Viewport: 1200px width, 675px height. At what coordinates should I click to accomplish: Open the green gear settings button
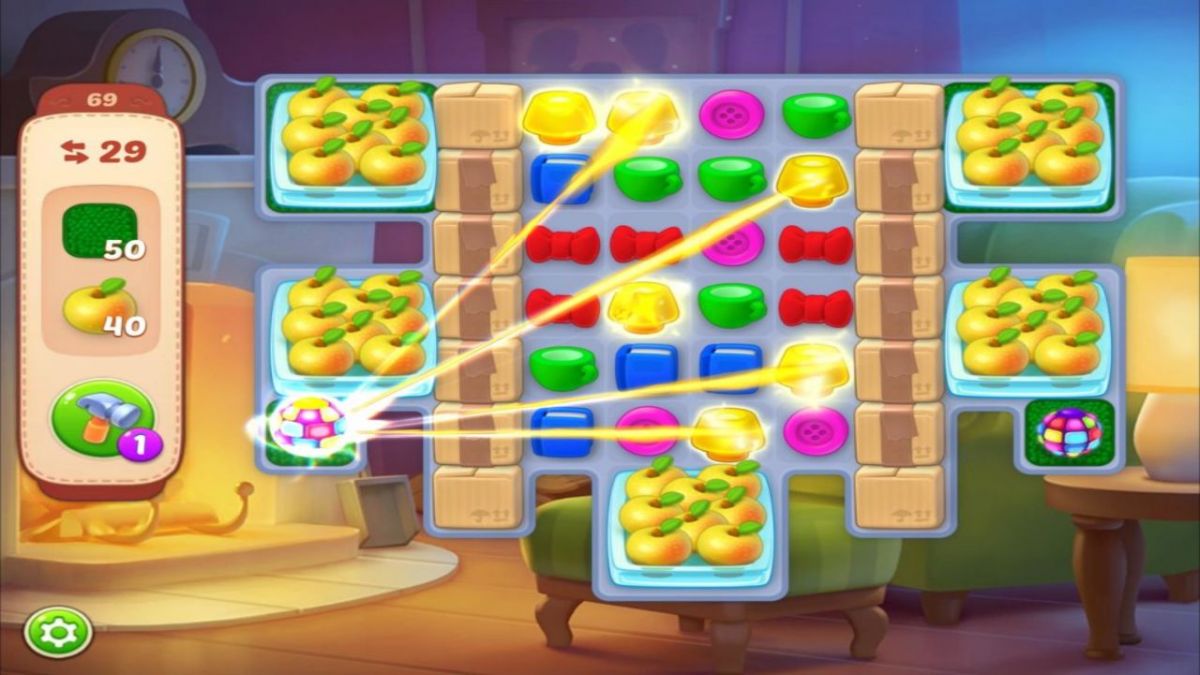click(59, 632)
